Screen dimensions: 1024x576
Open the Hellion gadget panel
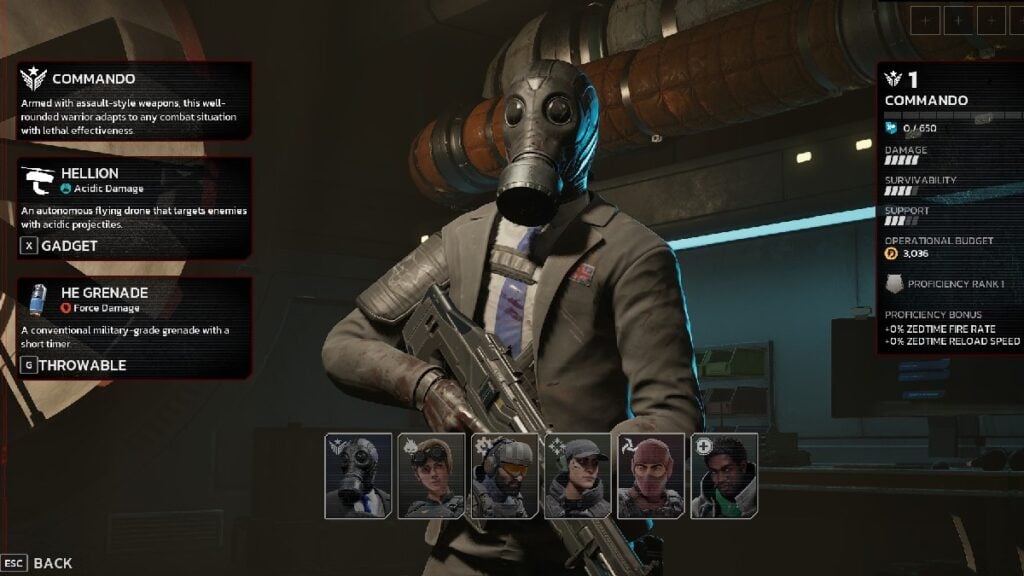(x=134, y=208)
